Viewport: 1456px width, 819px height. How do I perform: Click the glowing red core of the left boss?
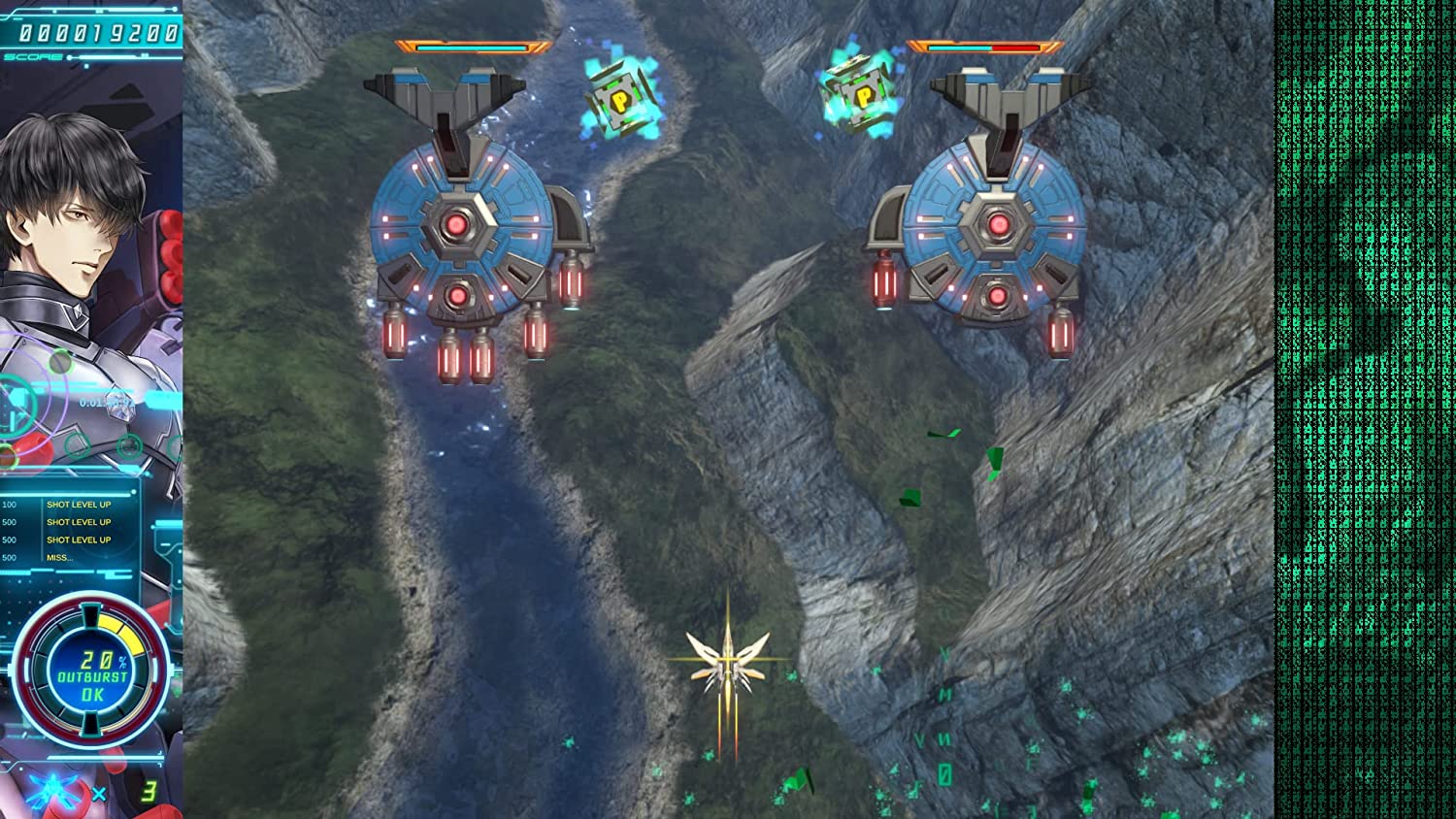pos(458,223)
